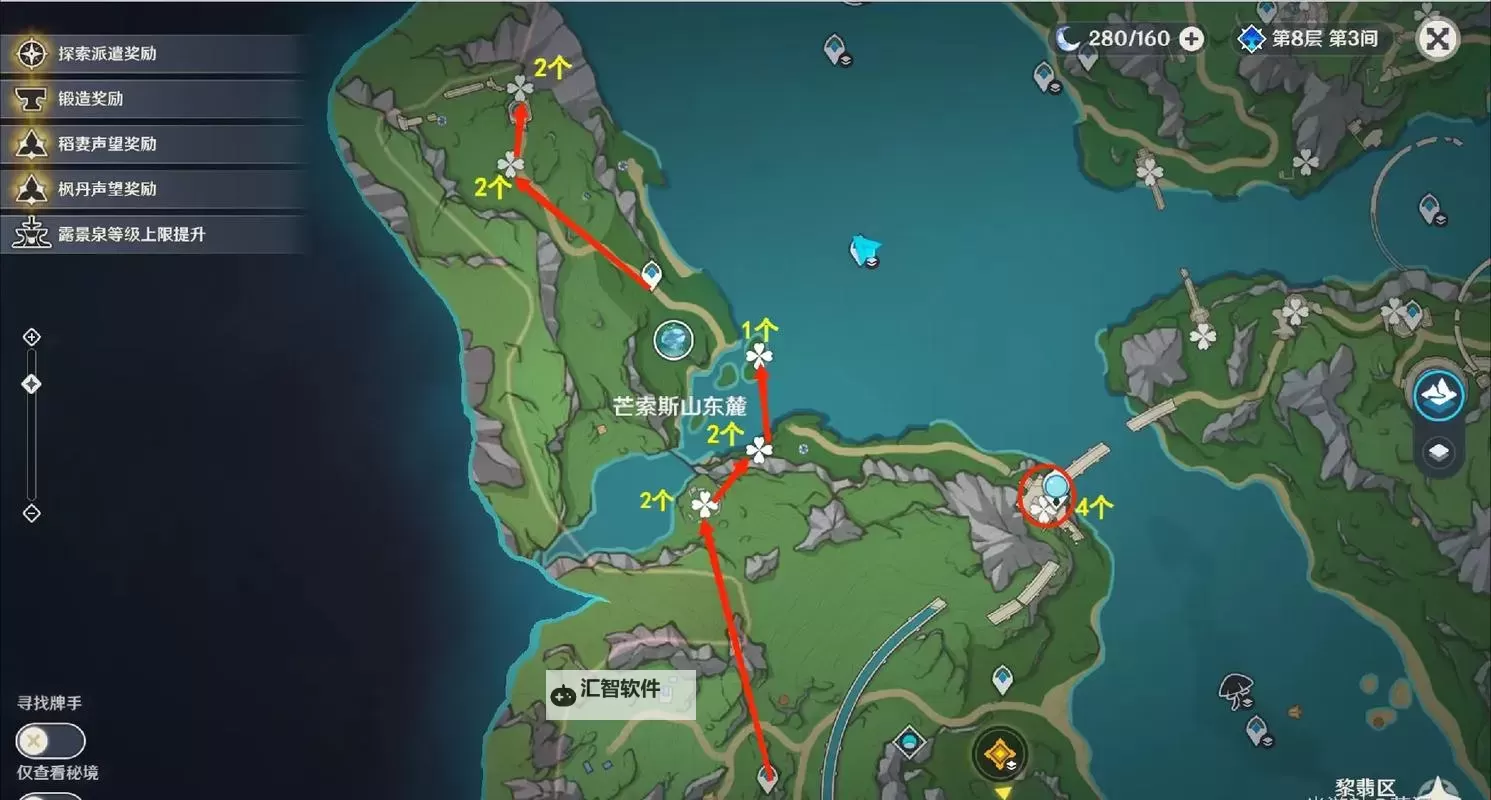The width and height of the screenshot is (1491, 800).
Task: Click the 芒索斯山东麓 area label on the map
Action: [x=680, y=407]
